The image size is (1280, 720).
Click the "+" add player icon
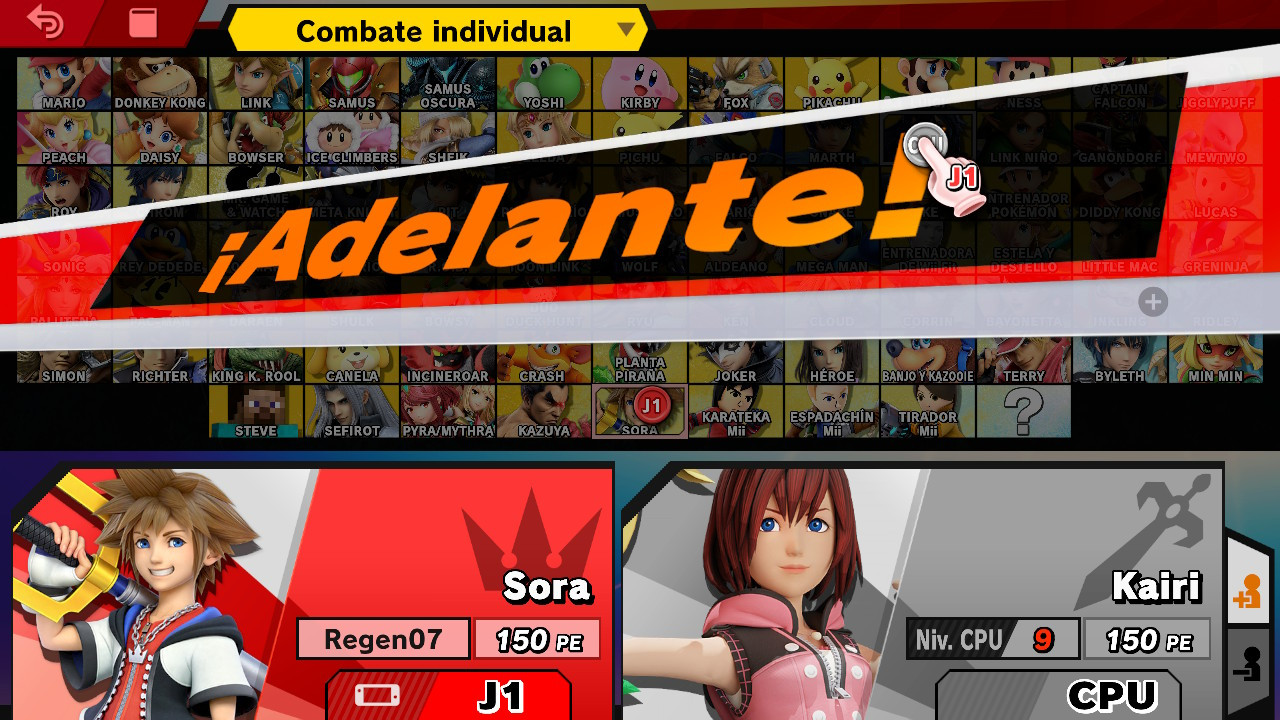[x=1152, y=301]
